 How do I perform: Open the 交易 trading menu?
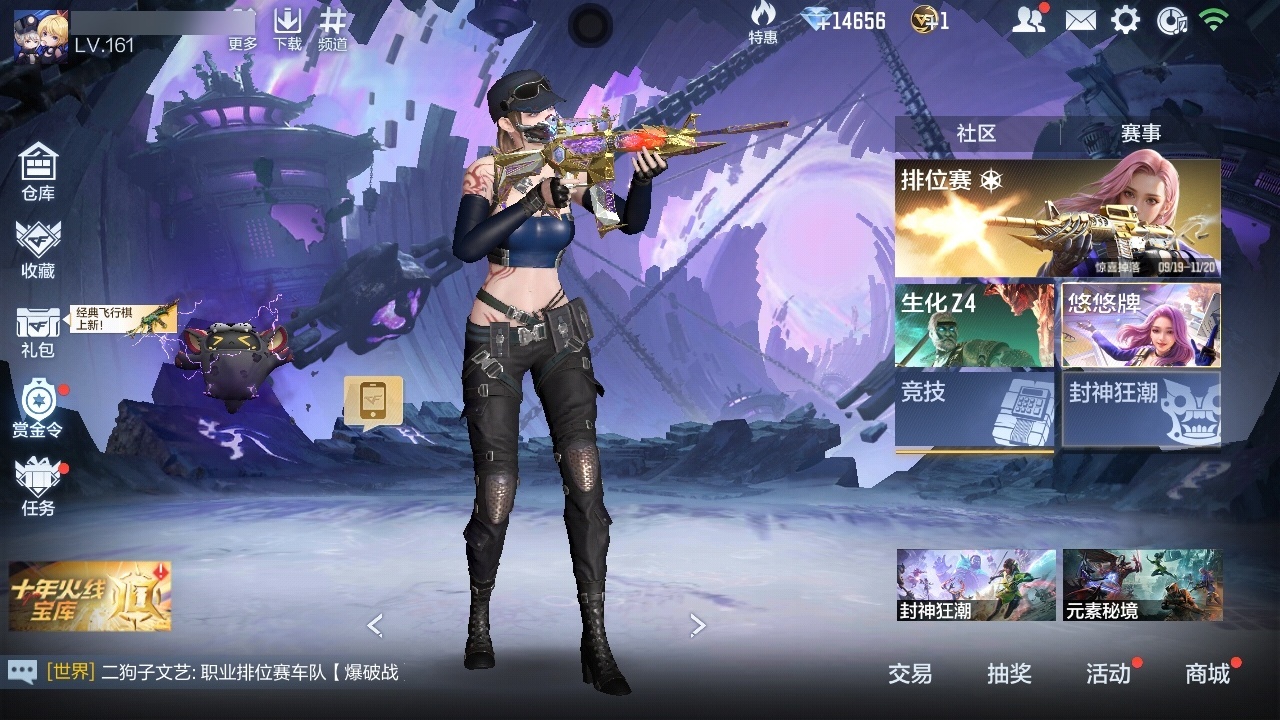pyautogui.click(x=910, y=674)
